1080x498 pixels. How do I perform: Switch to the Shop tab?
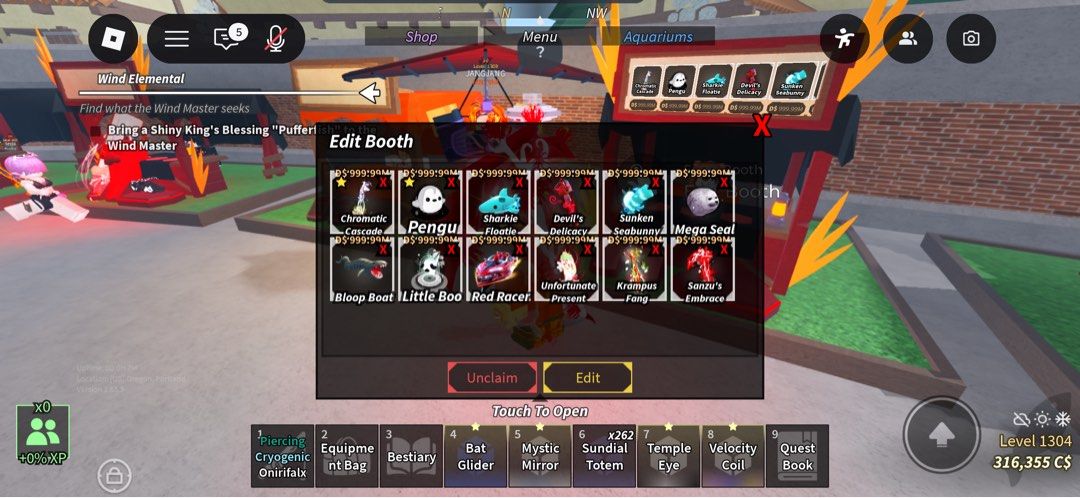(x=421, y=37)
